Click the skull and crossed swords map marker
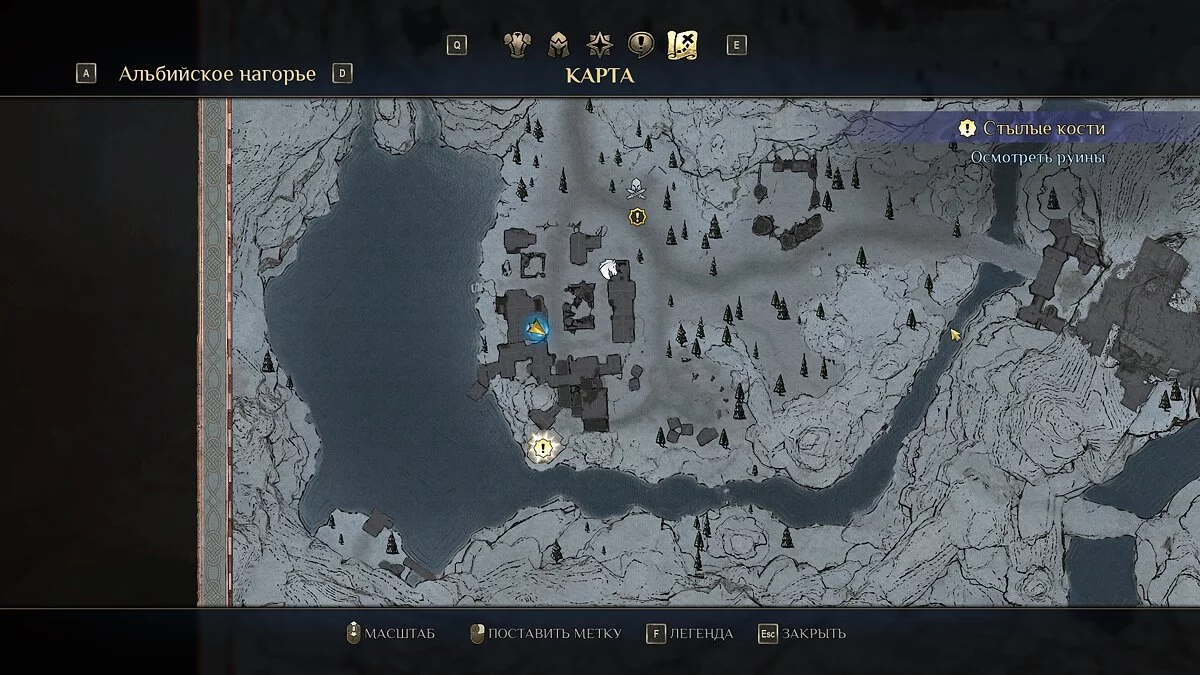 634,187
